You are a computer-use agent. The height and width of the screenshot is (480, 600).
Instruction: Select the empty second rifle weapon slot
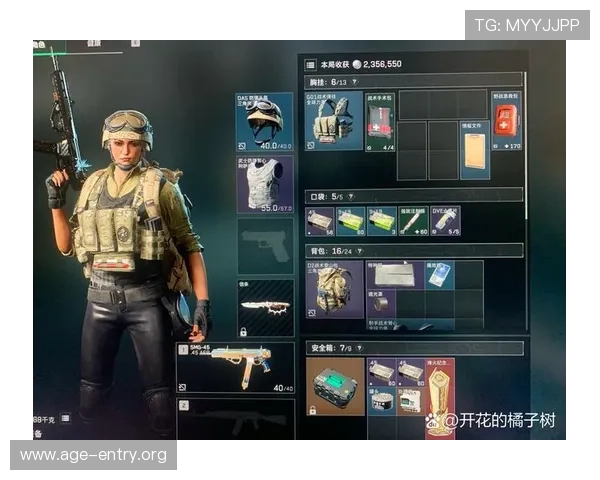click(x=236, y=417)
